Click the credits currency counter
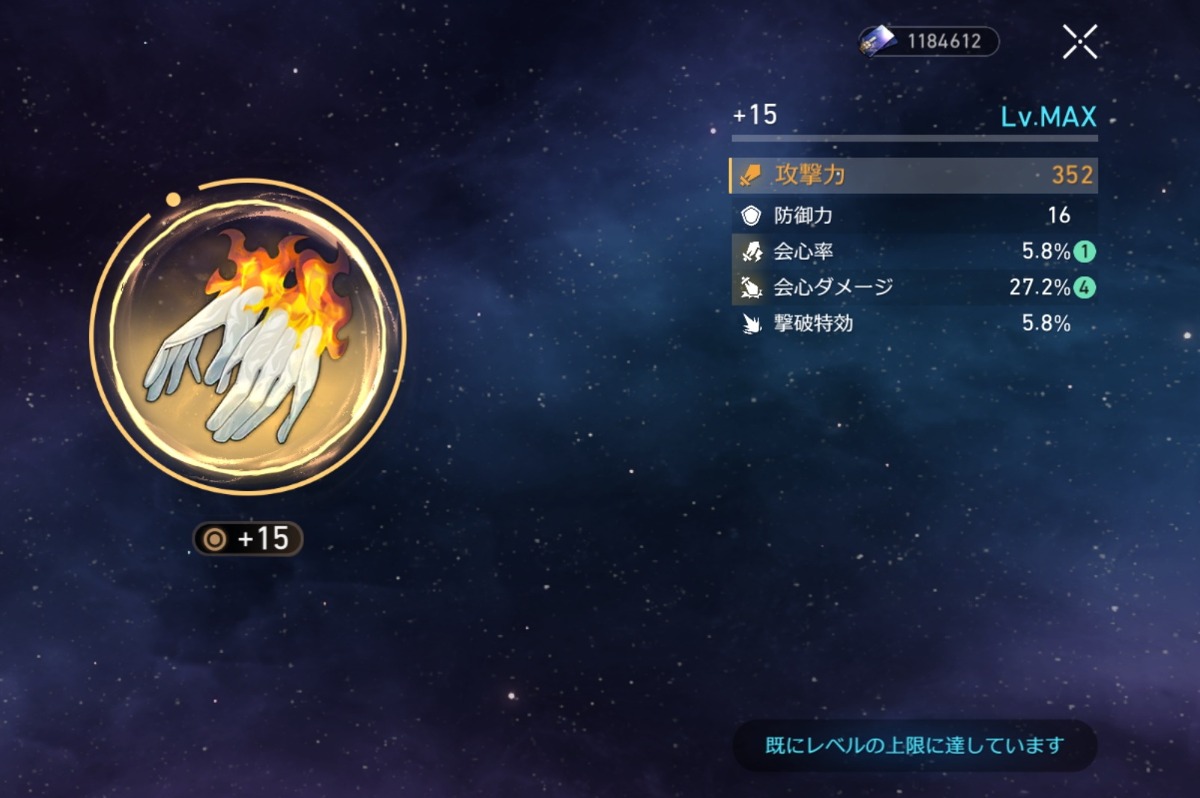The image size is (1200, 798). point(929,42)
